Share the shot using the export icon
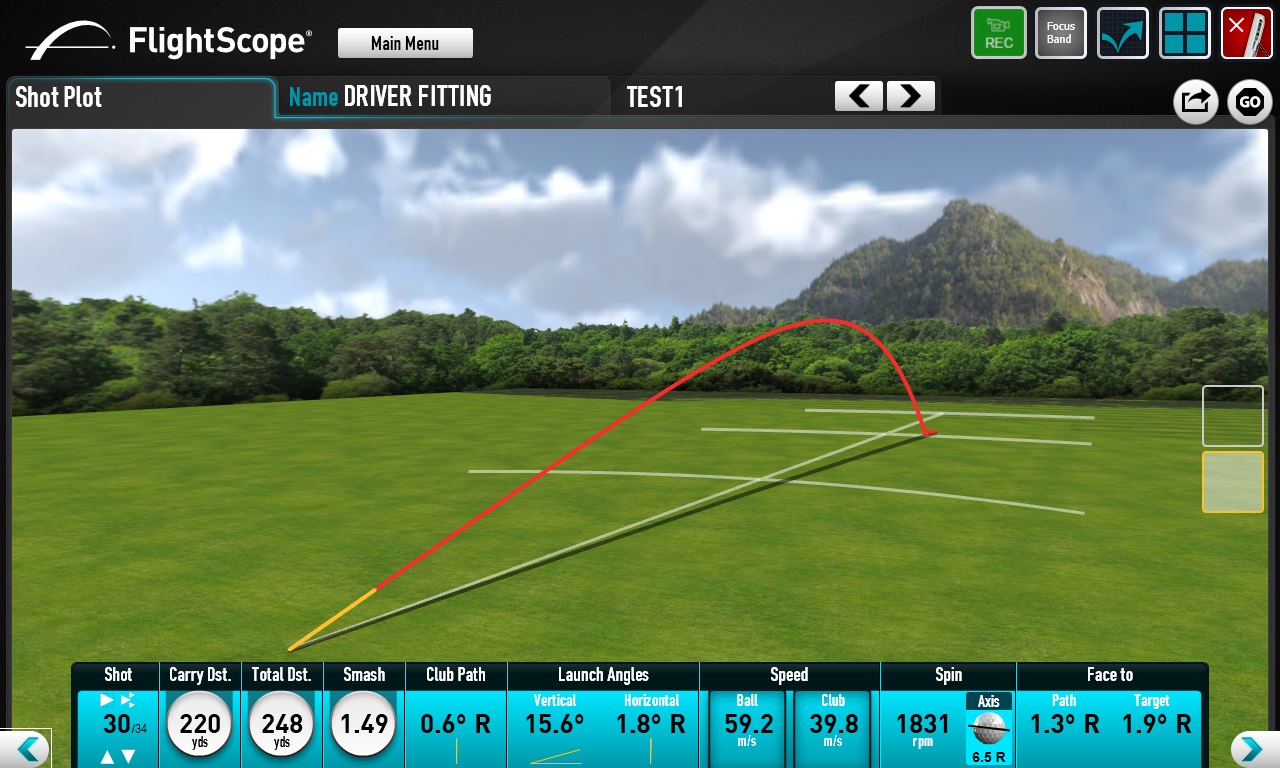 pos(1195,101)
